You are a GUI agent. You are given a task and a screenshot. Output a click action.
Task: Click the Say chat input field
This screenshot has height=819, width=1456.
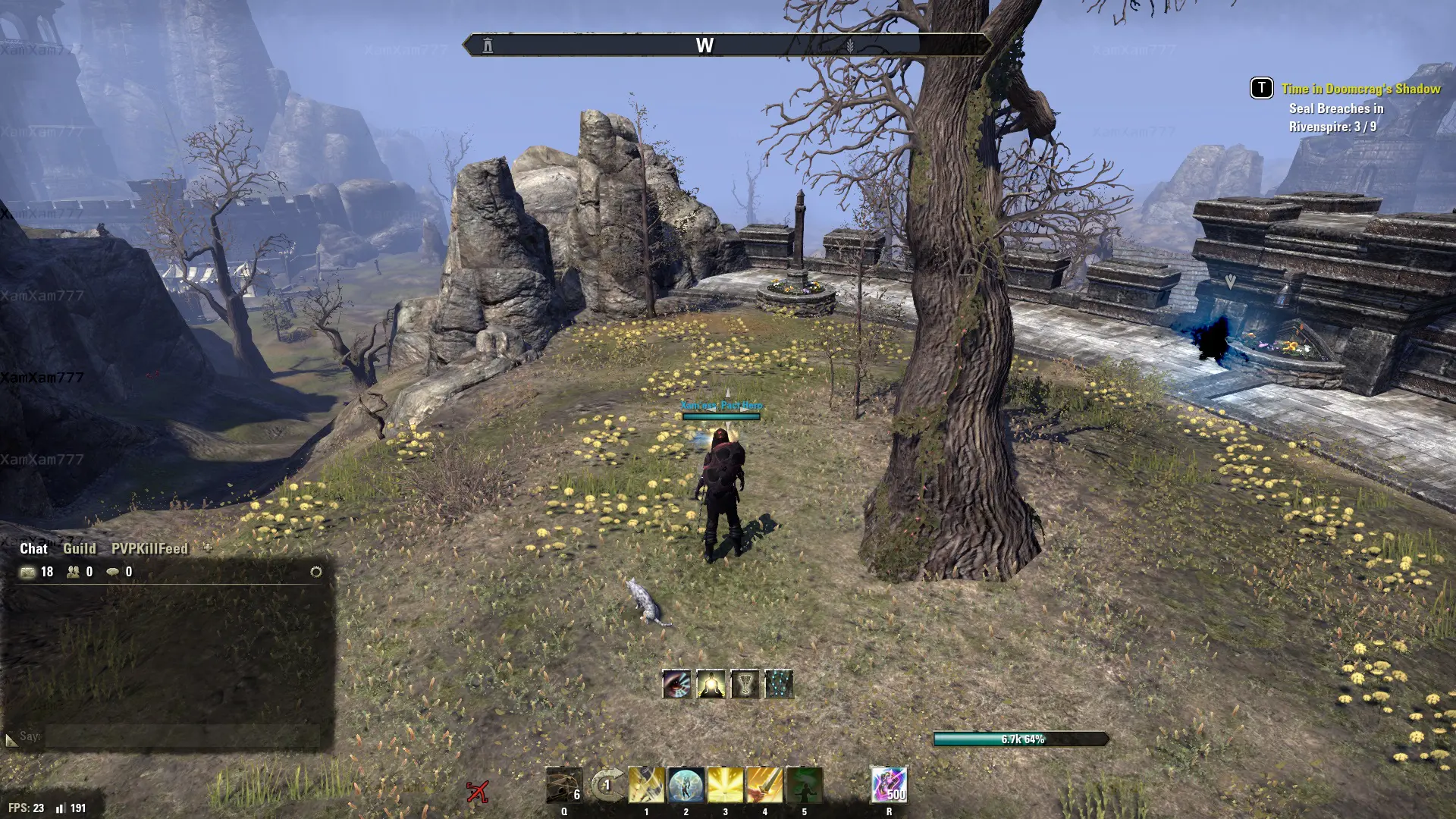(182, 736)
